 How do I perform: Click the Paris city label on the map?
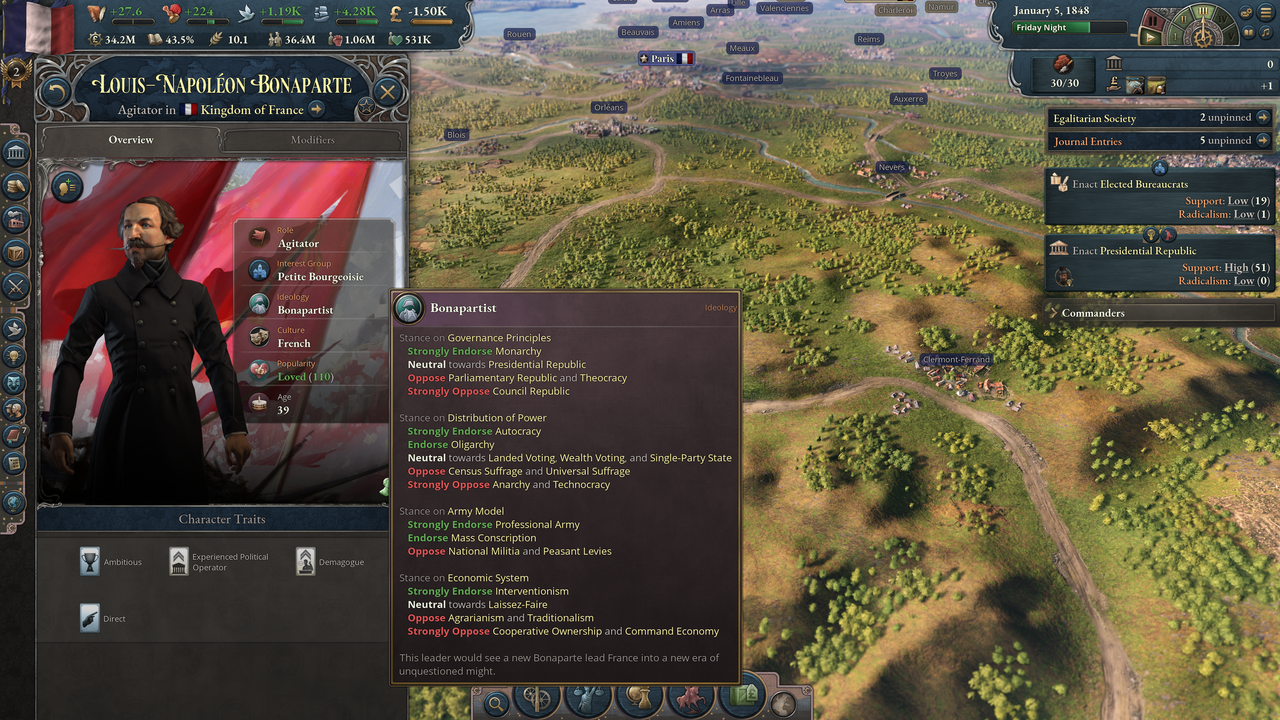click(x=666, y=58)
